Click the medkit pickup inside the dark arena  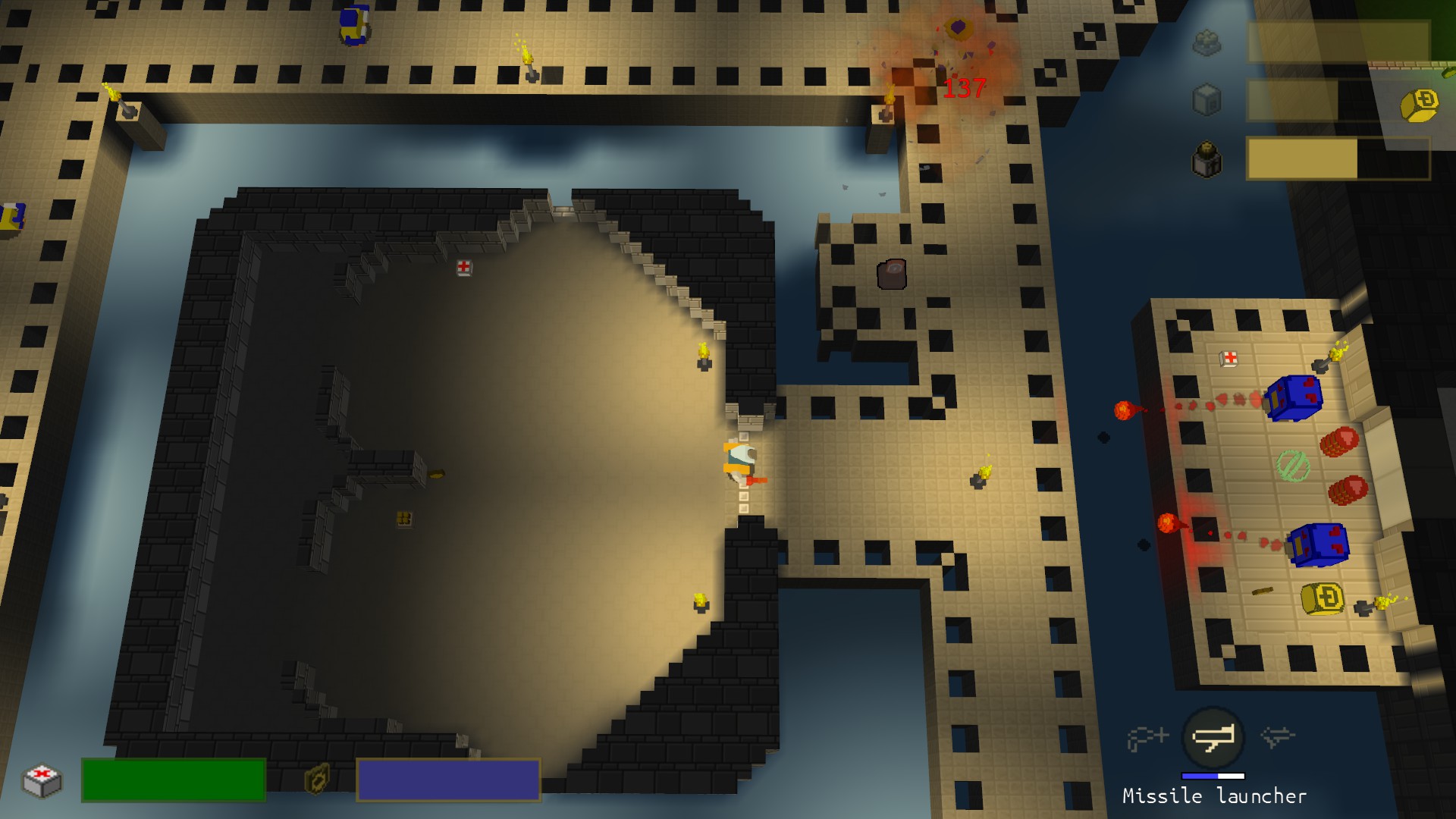click(465, 267)
